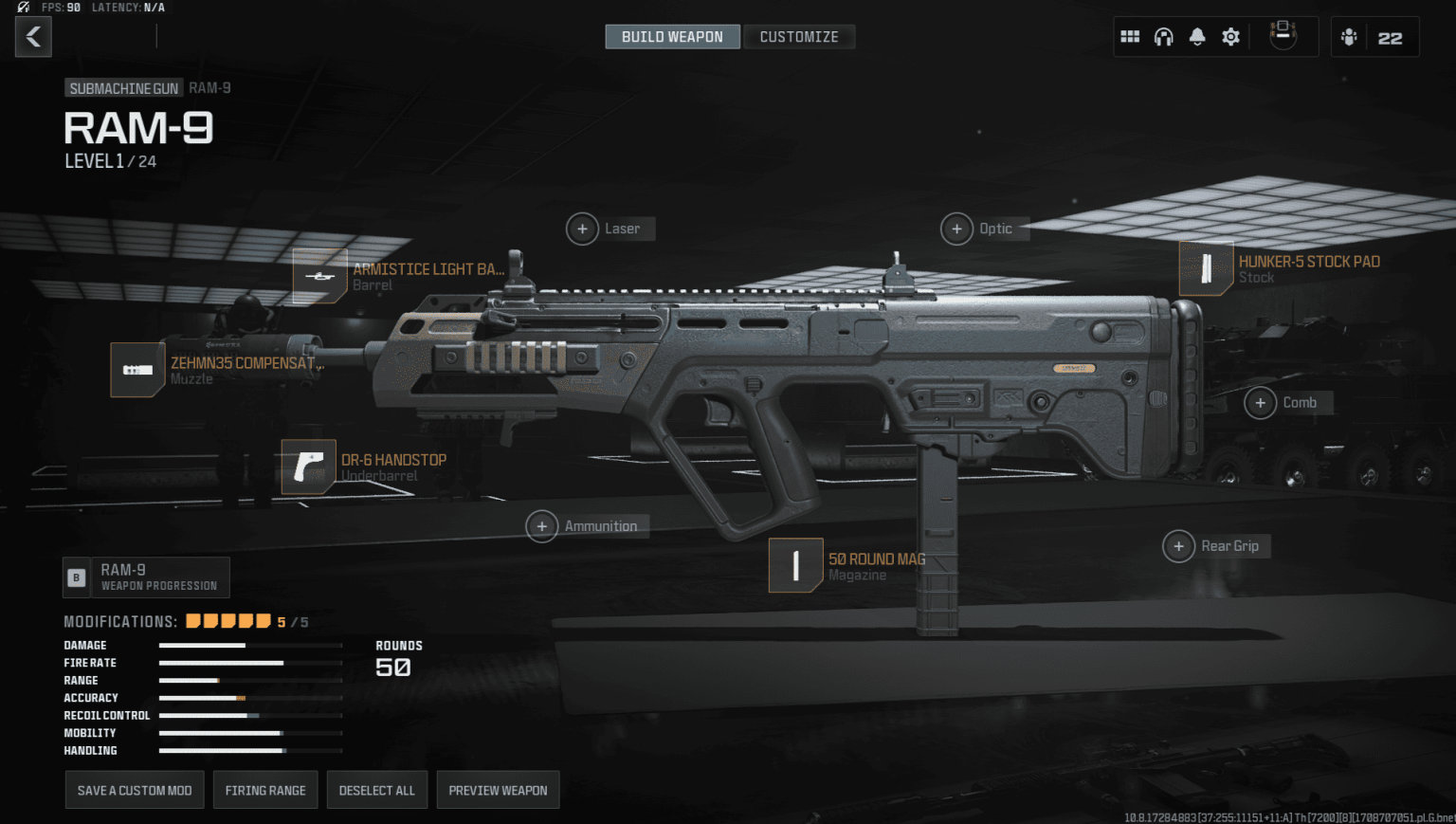Select the Build Weapon tab
The width and height of the screenshot is (1456, 824).
tap(672, 36)
